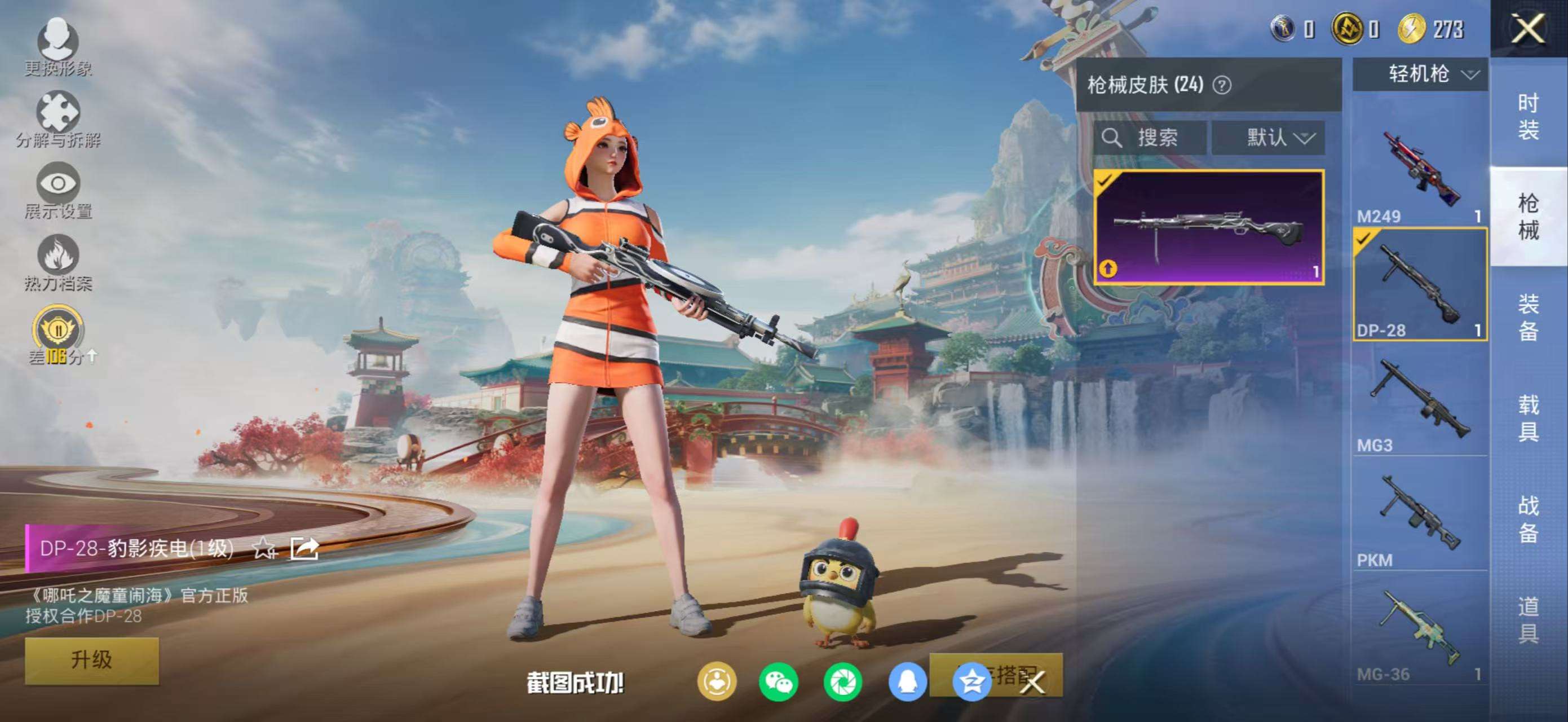Switch to the 装备 equipment tab
The width and height of the screenshot is (1568, 722).
point(1528,316)
